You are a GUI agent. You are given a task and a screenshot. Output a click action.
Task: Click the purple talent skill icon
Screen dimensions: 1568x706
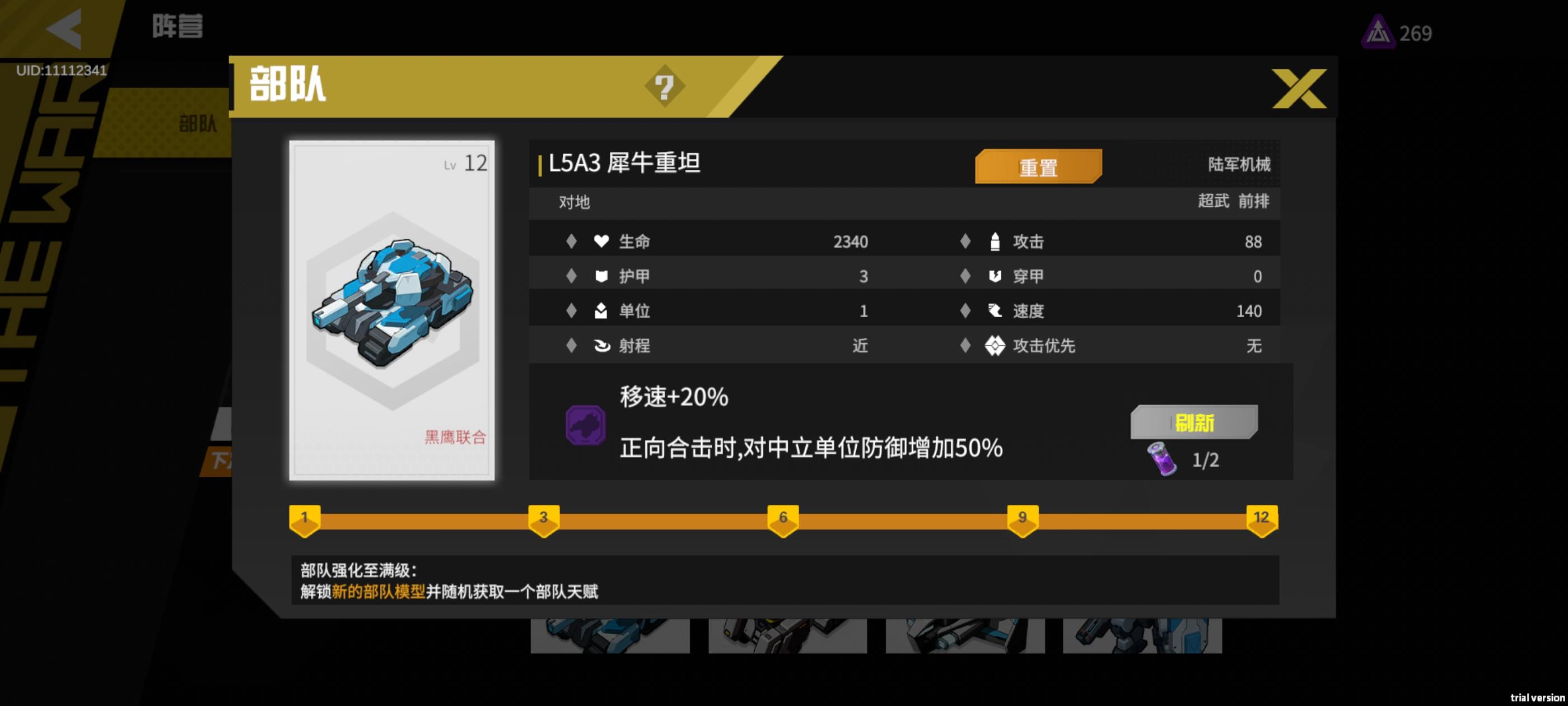click(x=586, y=424)
